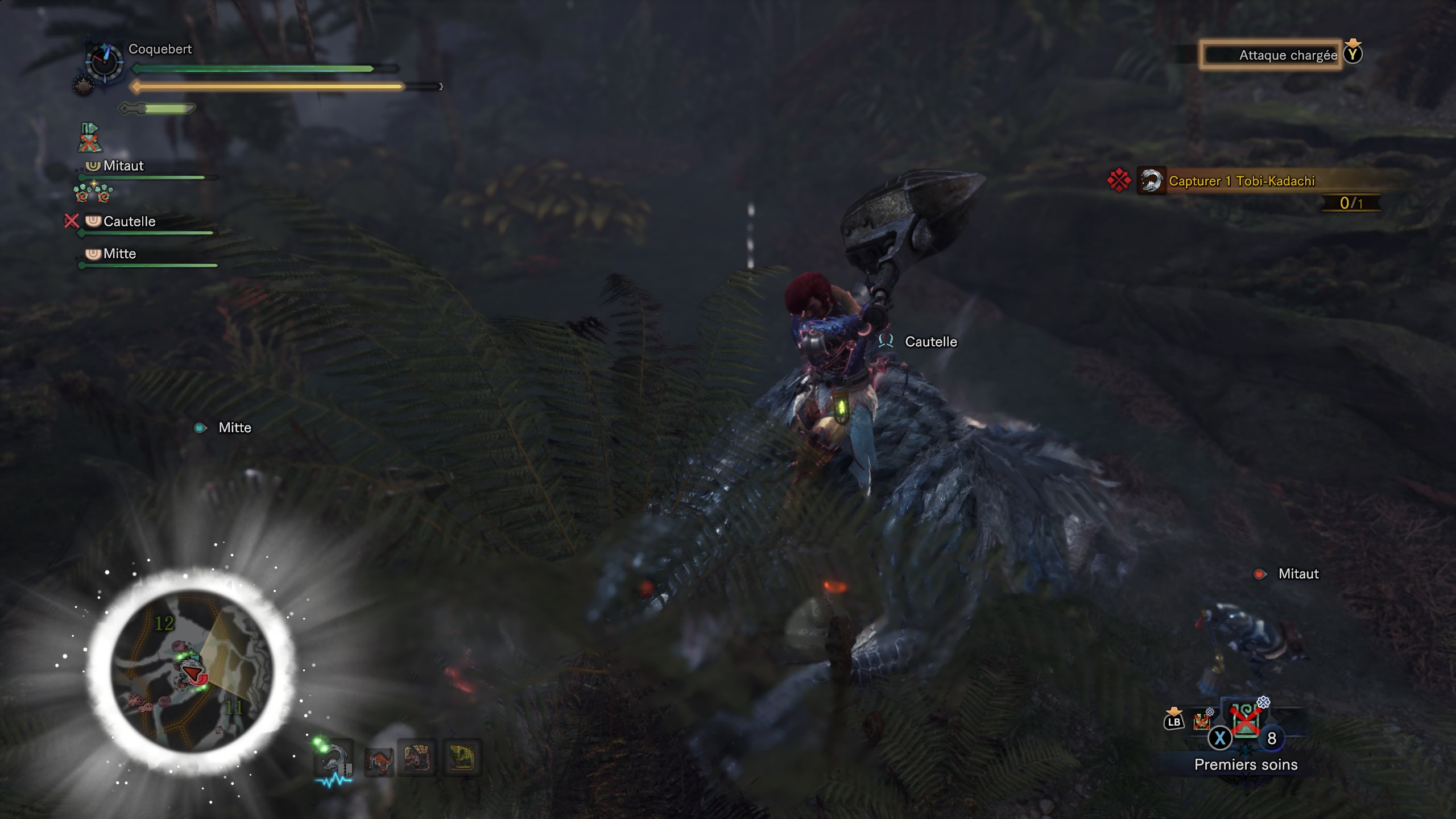Select party member Mitte in the list
Image resolution: width=1456 pixels, height=819 pixels.
tap(119, 254)
